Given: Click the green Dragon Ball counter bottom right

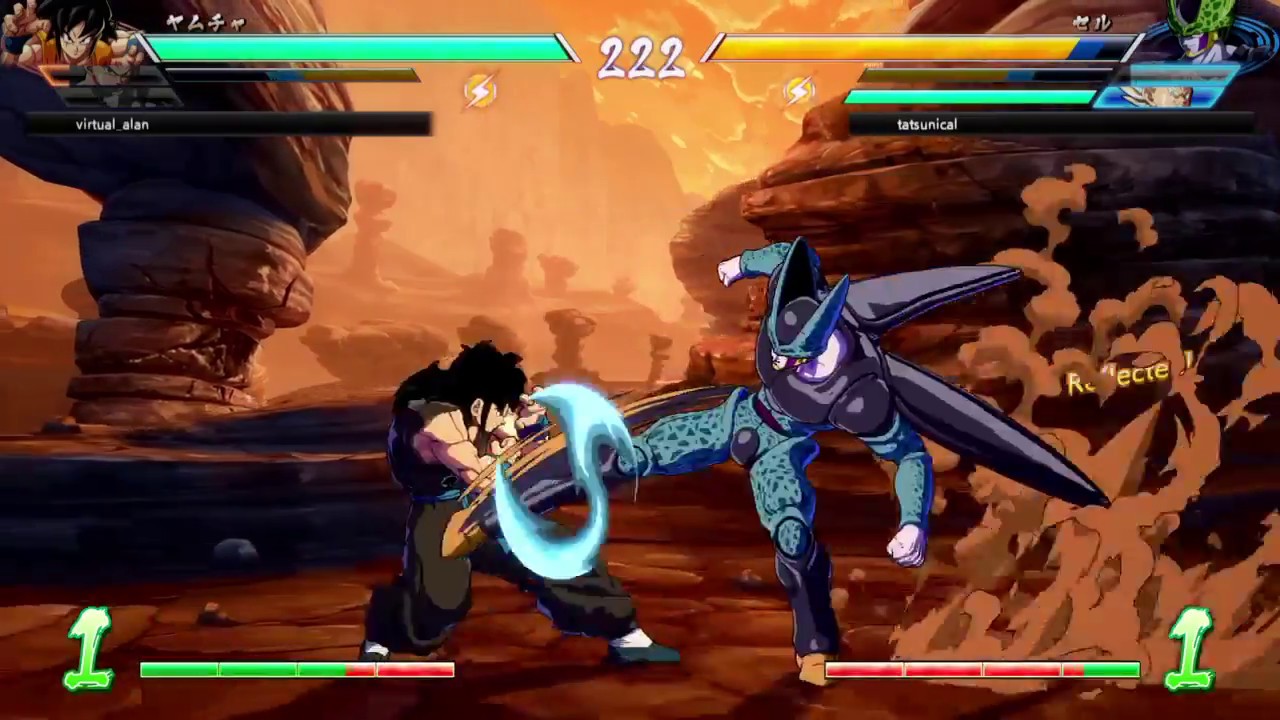Looking at the screenshot, I should tap(1192, 648).
